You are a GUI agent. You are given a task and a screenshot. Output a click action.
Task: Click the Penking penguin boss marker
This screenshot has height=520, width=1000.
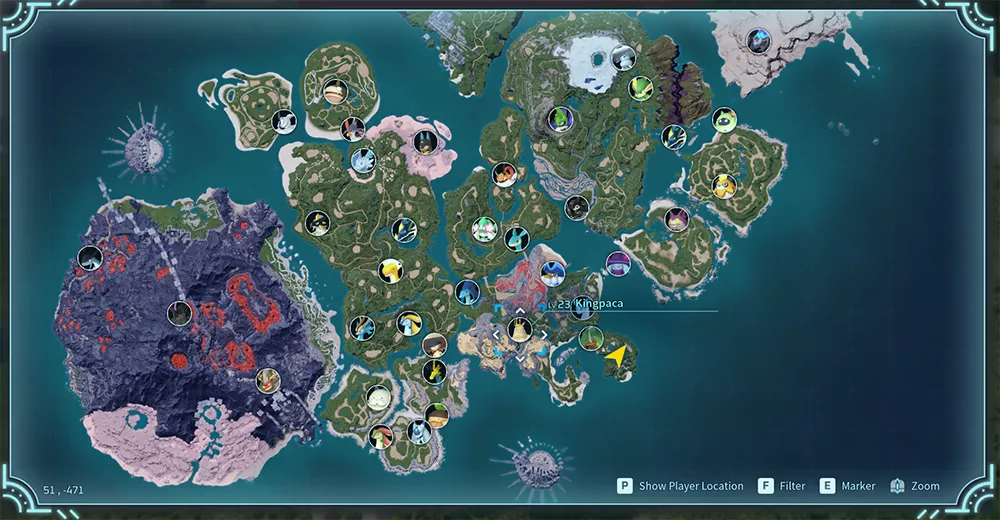[552, 271]
